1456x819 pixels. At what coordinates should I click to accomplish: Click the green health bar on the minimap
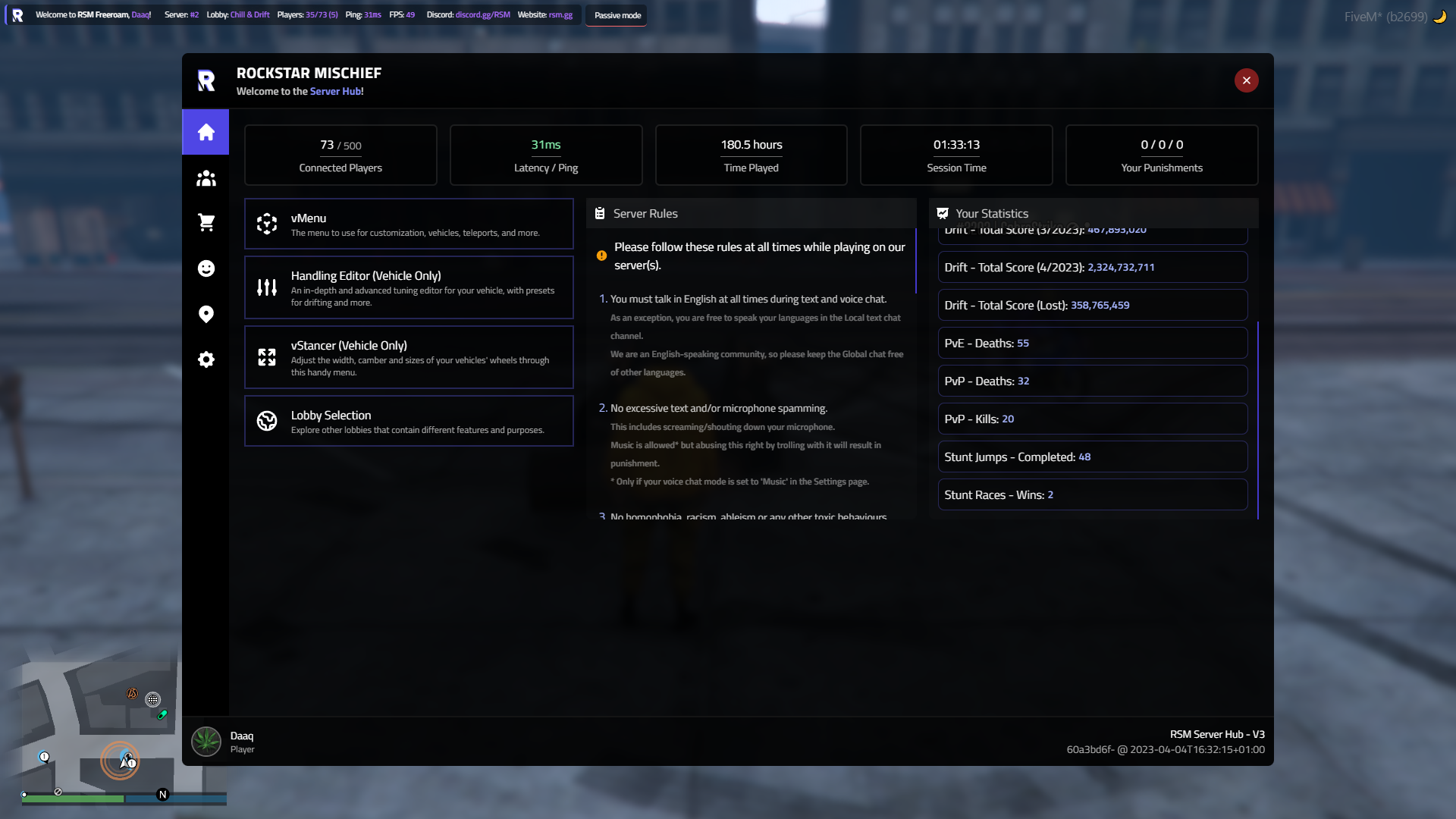72,799
